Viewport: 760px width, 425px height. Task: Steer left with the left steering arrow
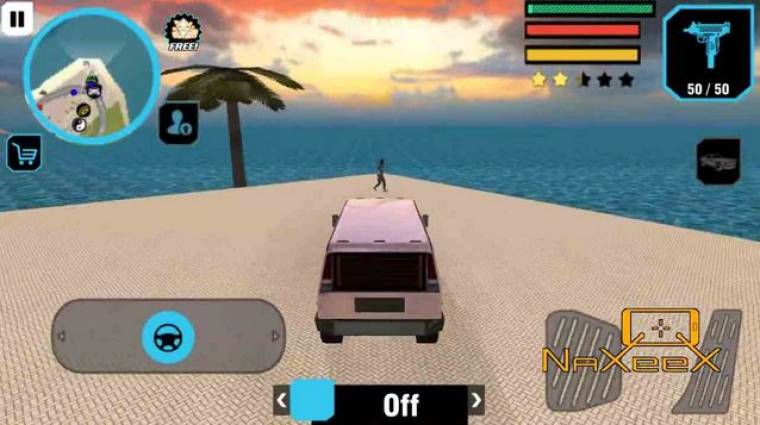coord(62,337)
